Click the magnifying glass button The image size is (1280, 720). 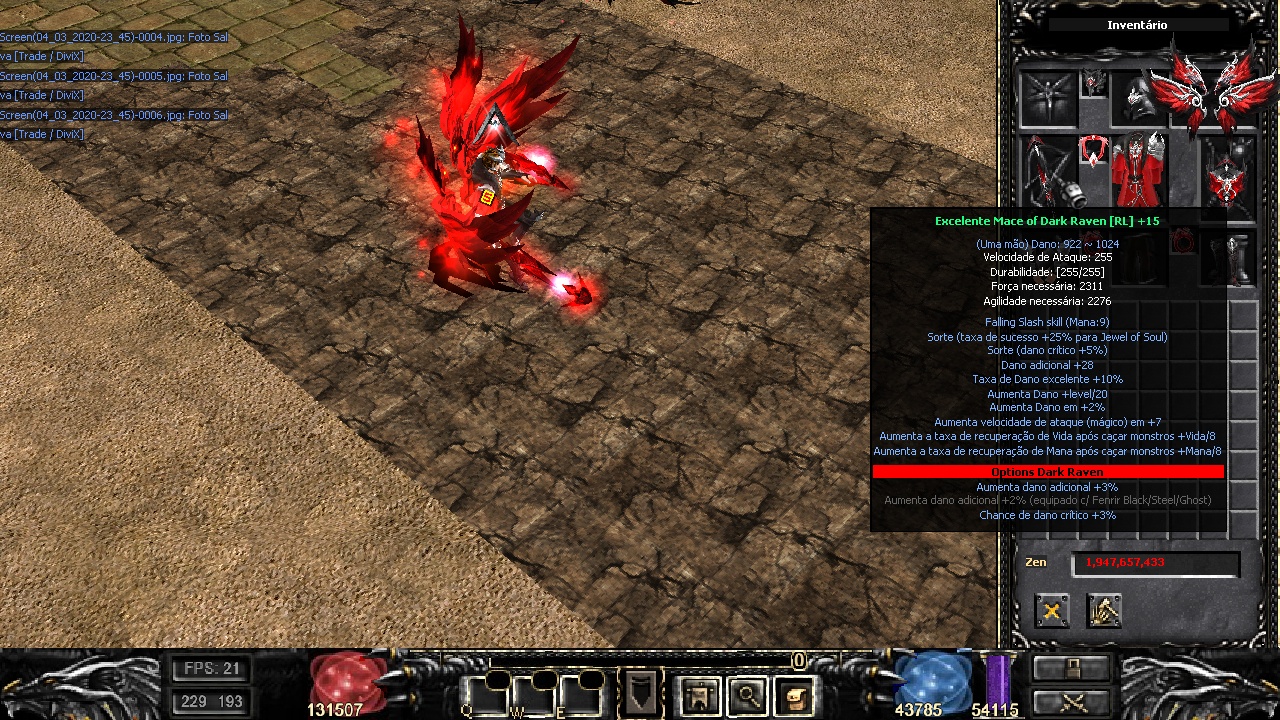point(747,695)
